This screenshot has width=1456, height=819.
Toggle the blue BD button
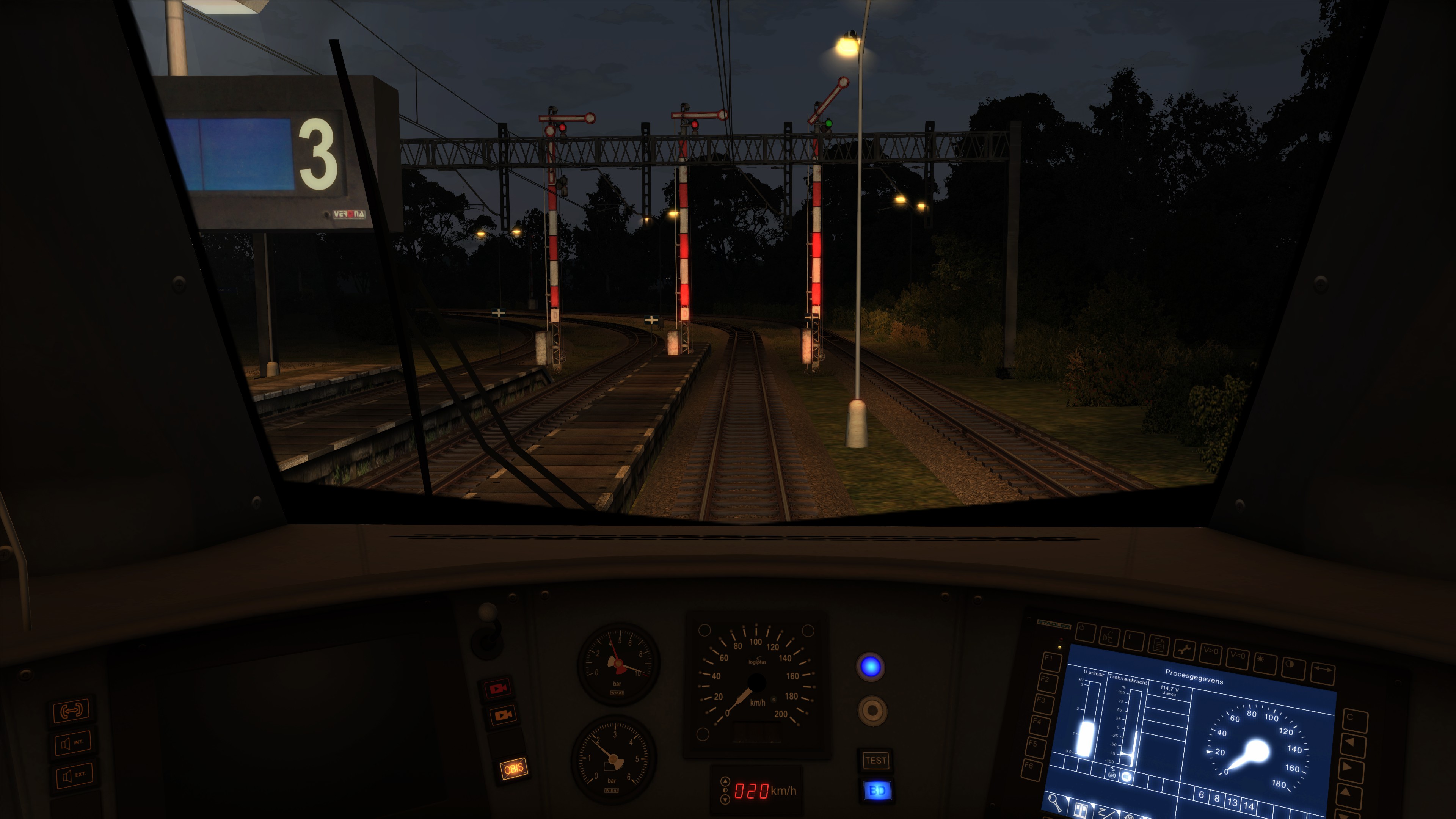877,790
